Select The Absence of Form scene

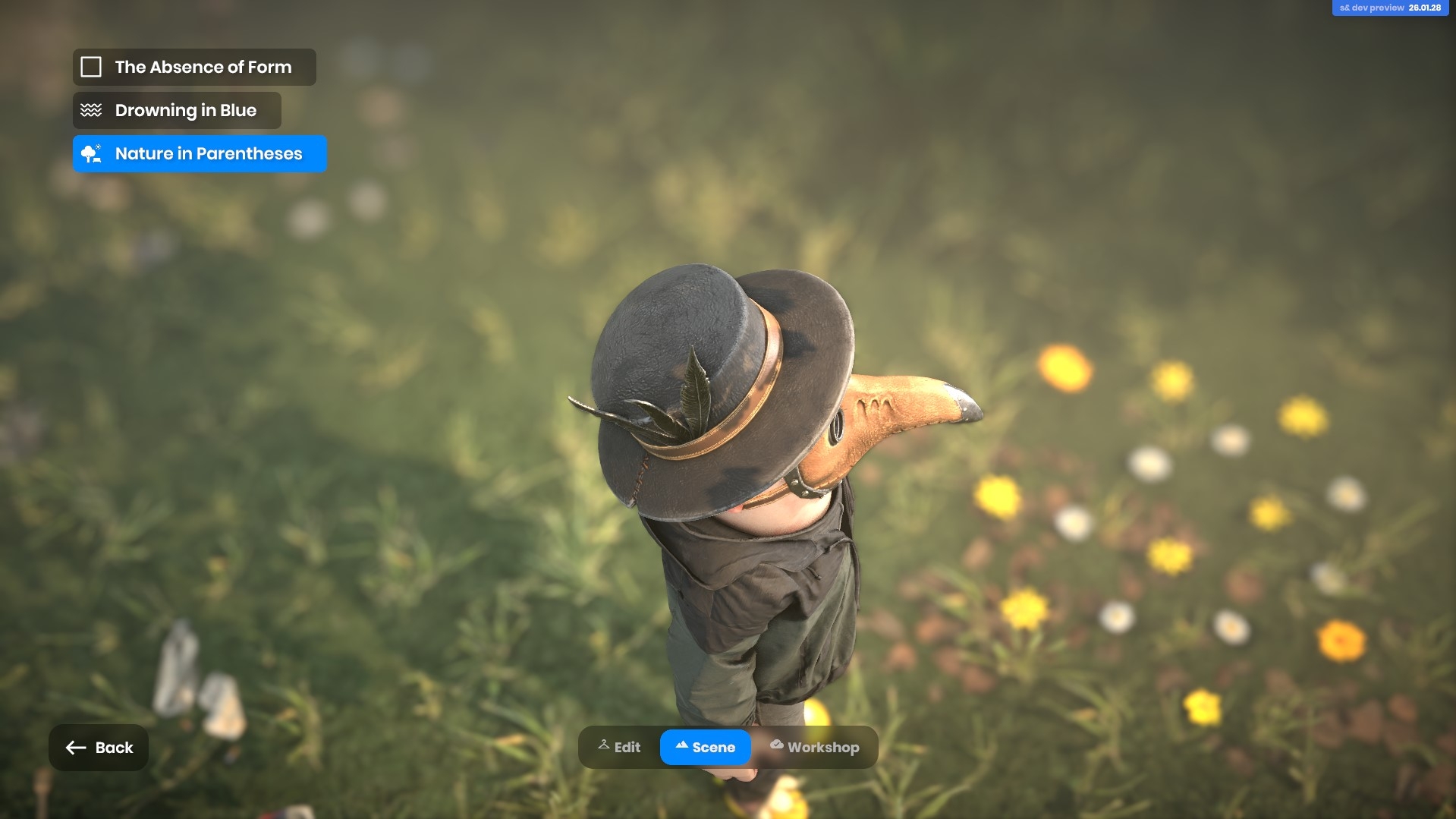coord(194,68)
